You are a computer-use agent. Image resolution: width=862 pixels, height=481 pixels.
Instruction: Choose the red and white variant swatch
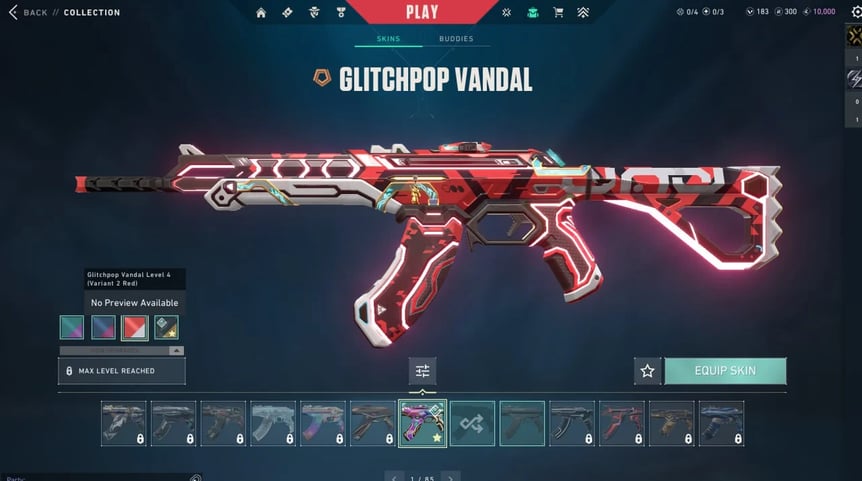point(134,327)
